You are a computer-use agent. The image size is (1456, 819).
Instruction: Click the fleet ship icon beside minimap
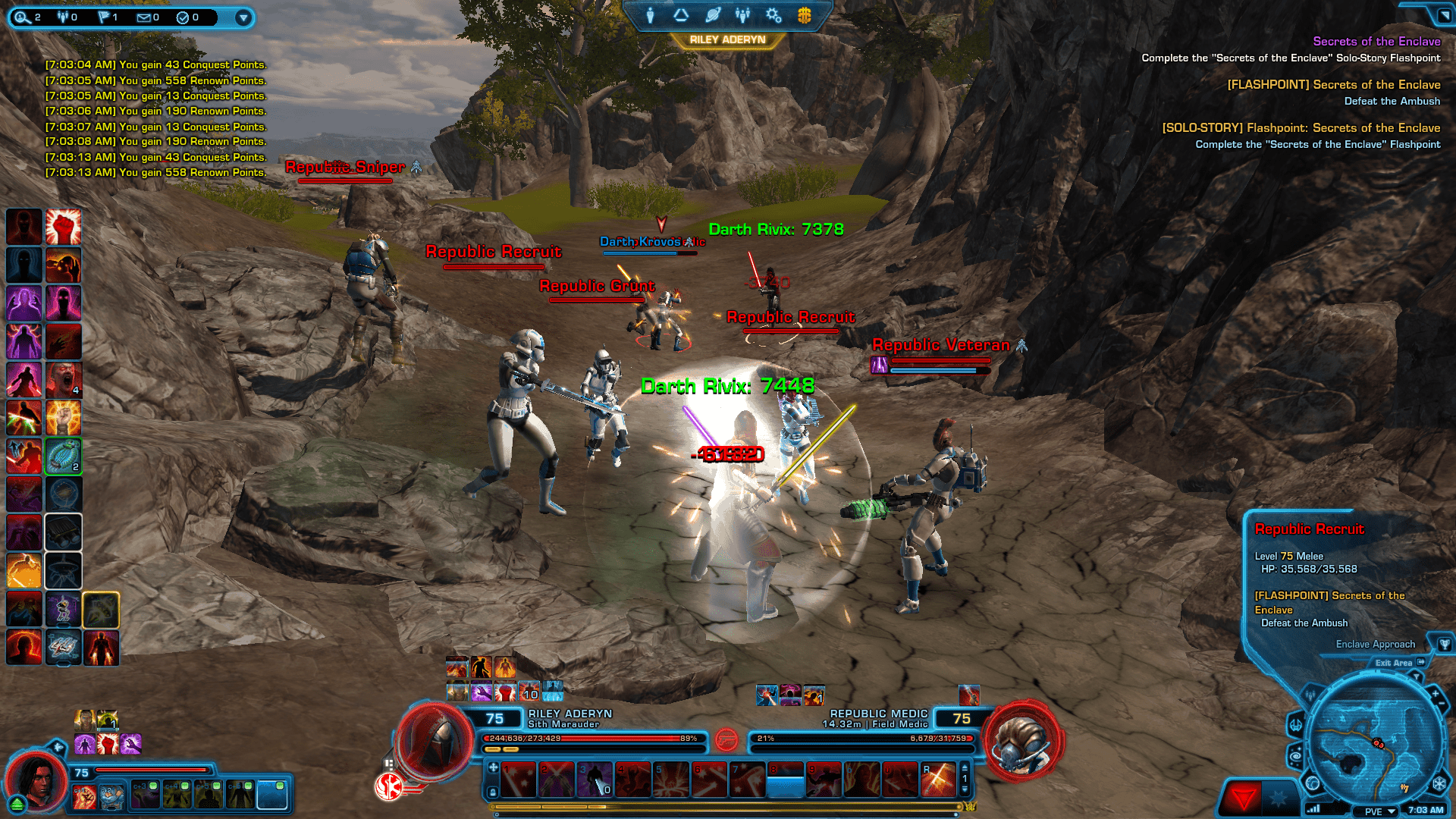tap(1296, 726)
